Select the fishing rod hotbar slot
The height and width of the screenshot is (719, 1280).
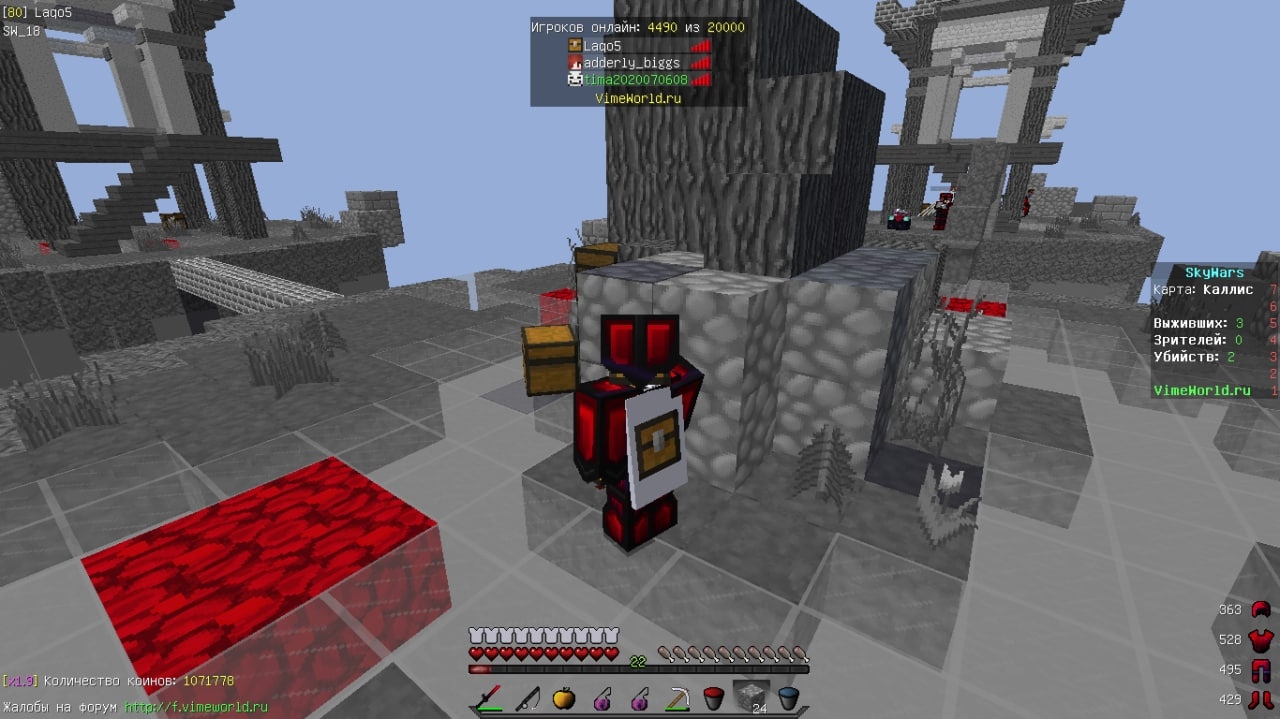[527, 697]
